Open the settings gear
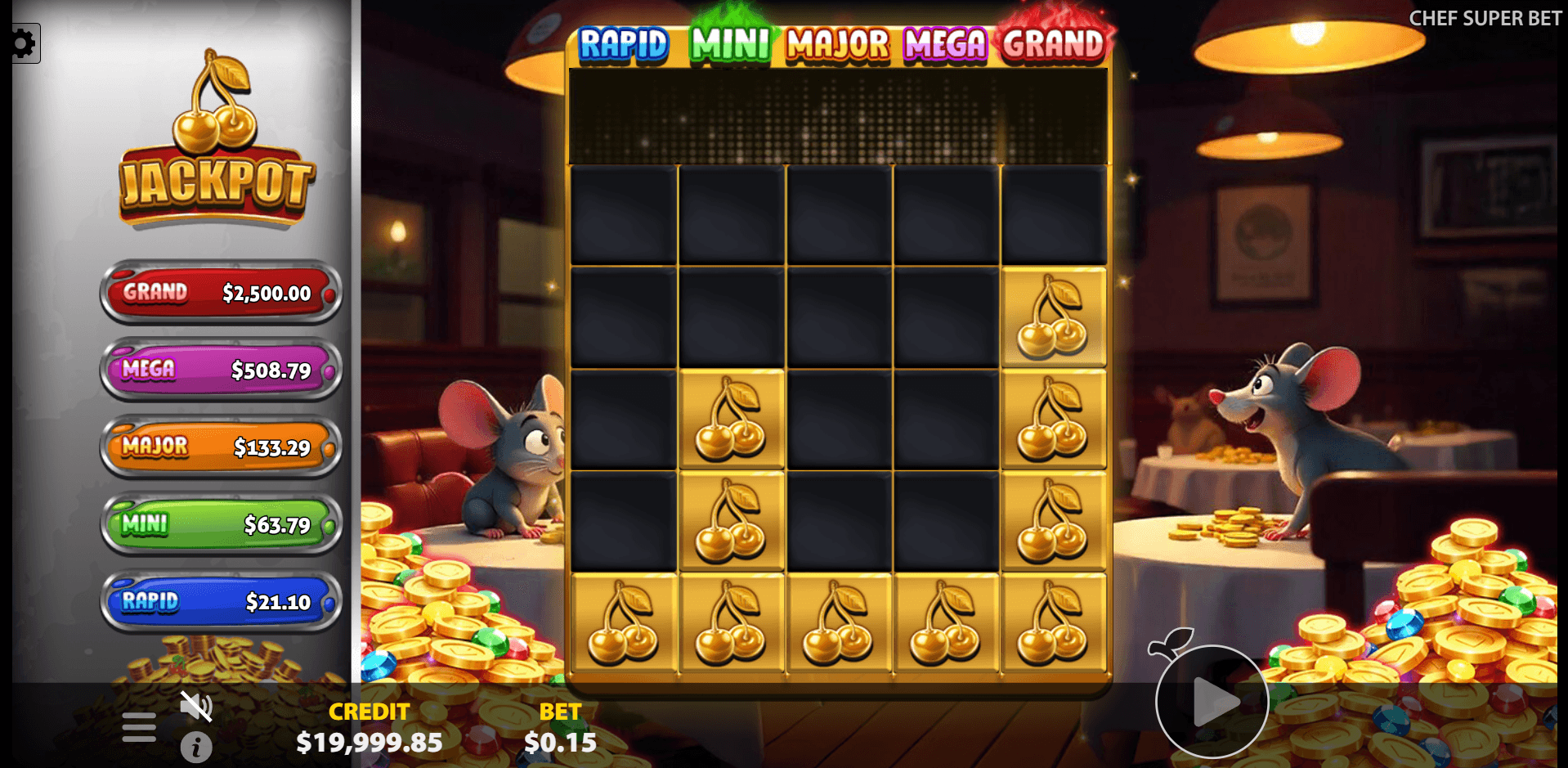This screenshot has width=1568, height=768. pyautogui.click(x=23, y=43)
